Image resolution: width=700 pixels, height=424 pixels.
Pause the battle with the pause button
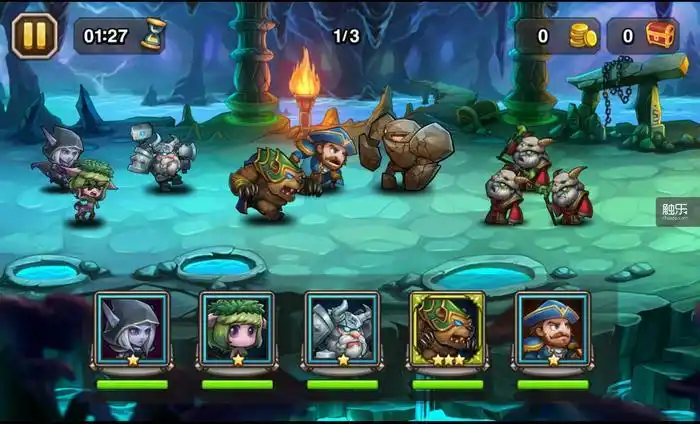point(34,35)
